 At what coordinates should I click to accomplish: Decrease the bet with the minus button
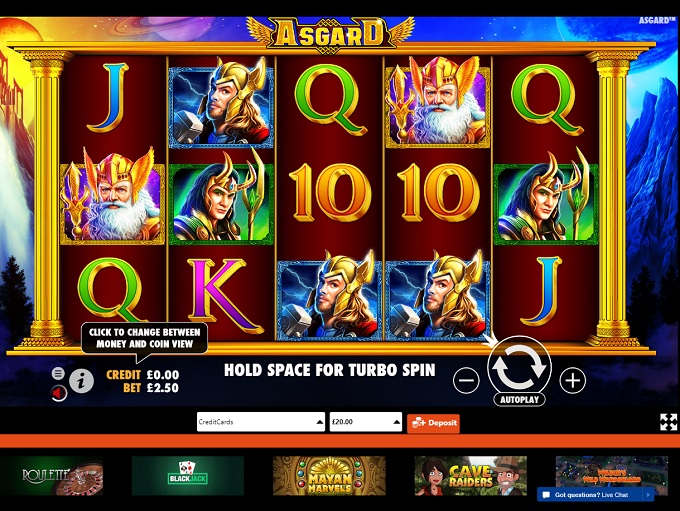point(466,380)
